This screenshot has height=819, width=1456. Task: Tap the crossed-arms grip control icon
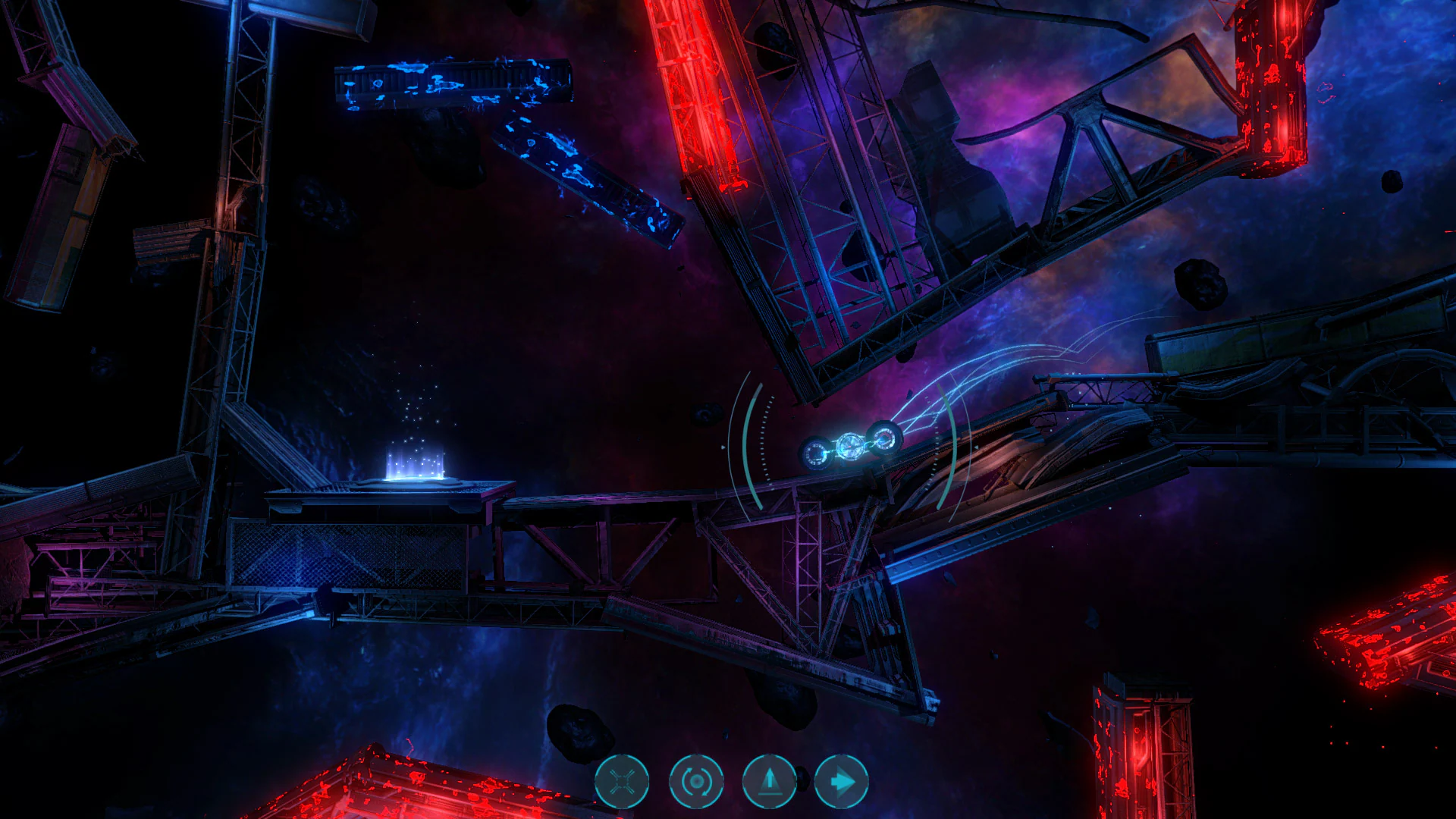622,780
